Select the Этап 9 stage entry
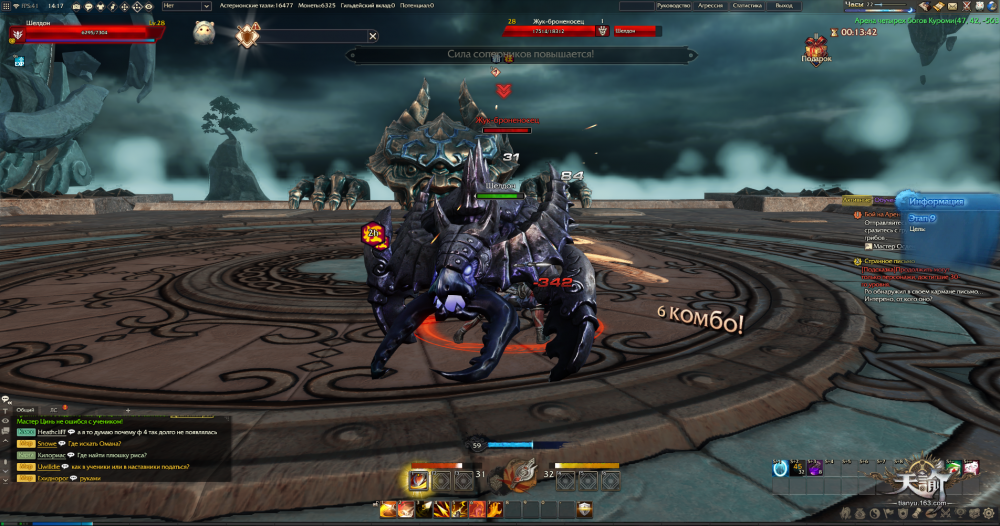 point(919,218)
